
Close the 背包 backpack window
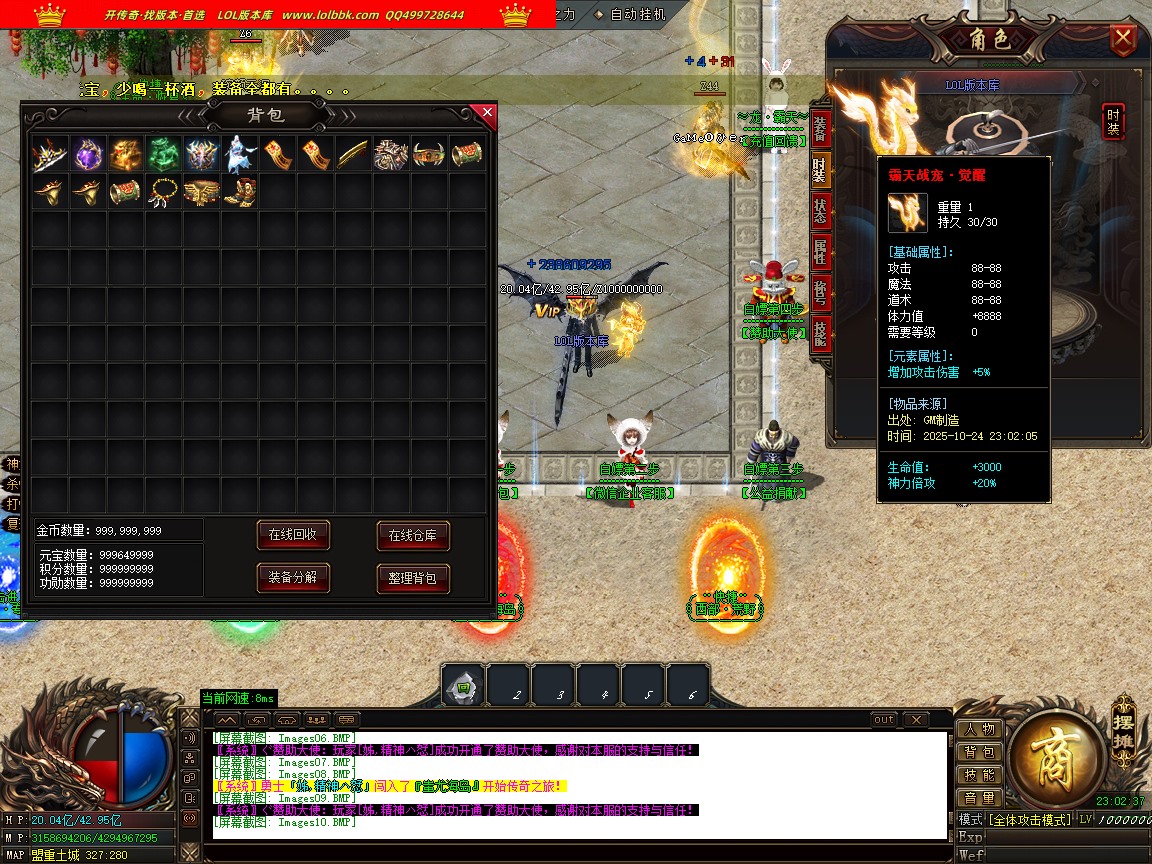tap(487, 113)
